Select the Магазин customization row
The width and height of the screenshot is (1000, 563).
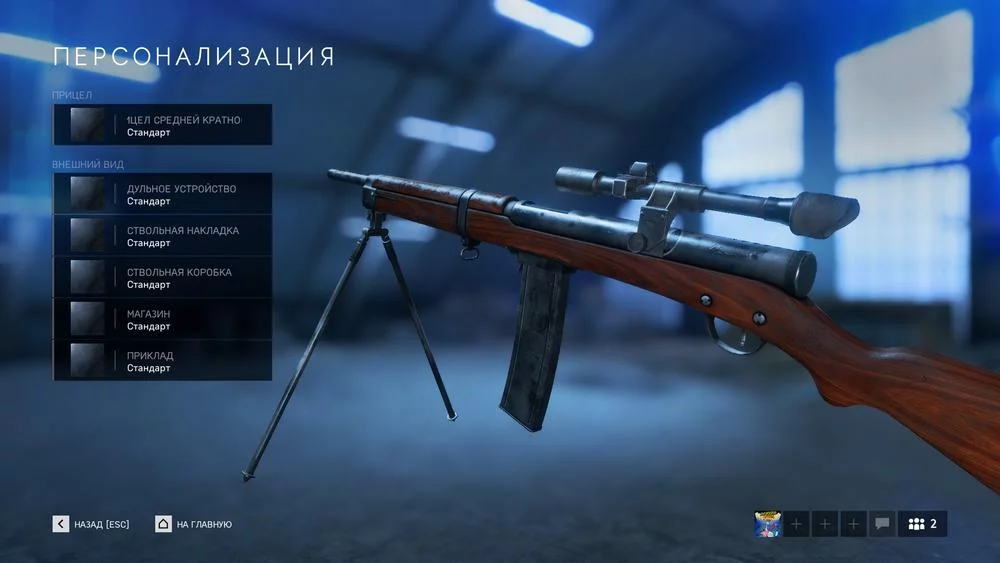point(162,319)
